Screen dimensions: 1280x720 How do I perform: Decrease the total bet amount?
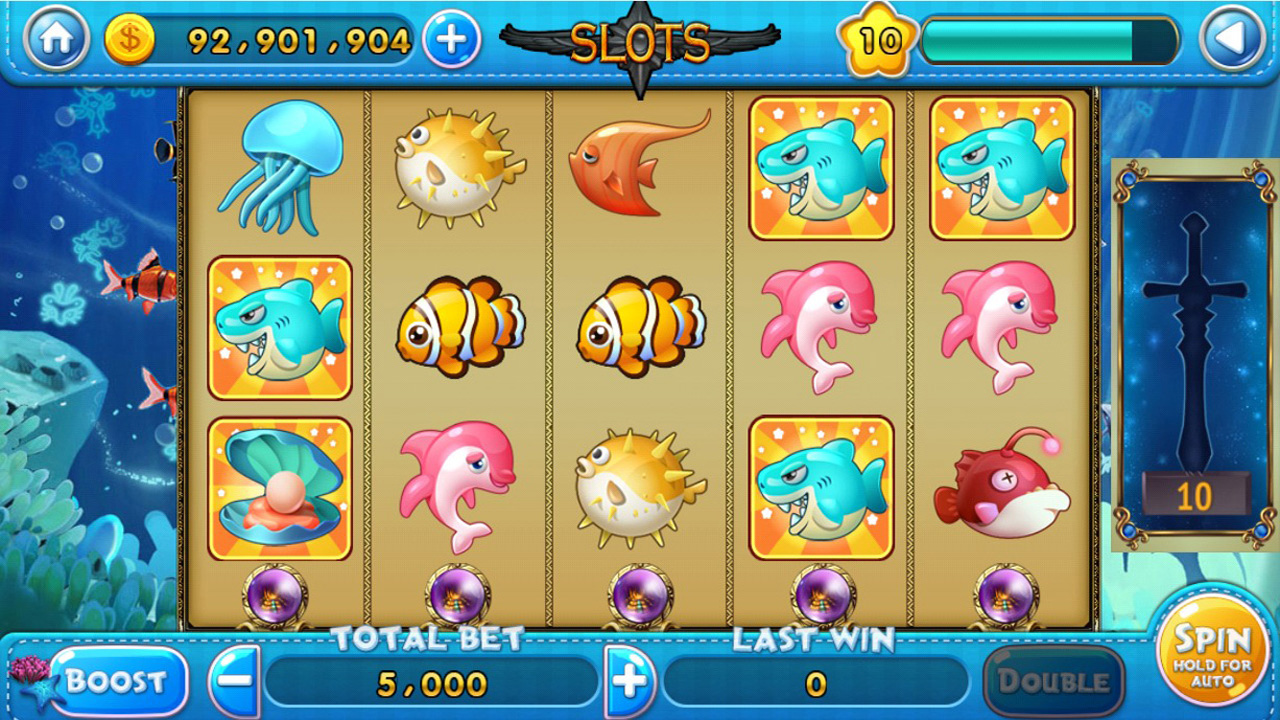[235, 682]
